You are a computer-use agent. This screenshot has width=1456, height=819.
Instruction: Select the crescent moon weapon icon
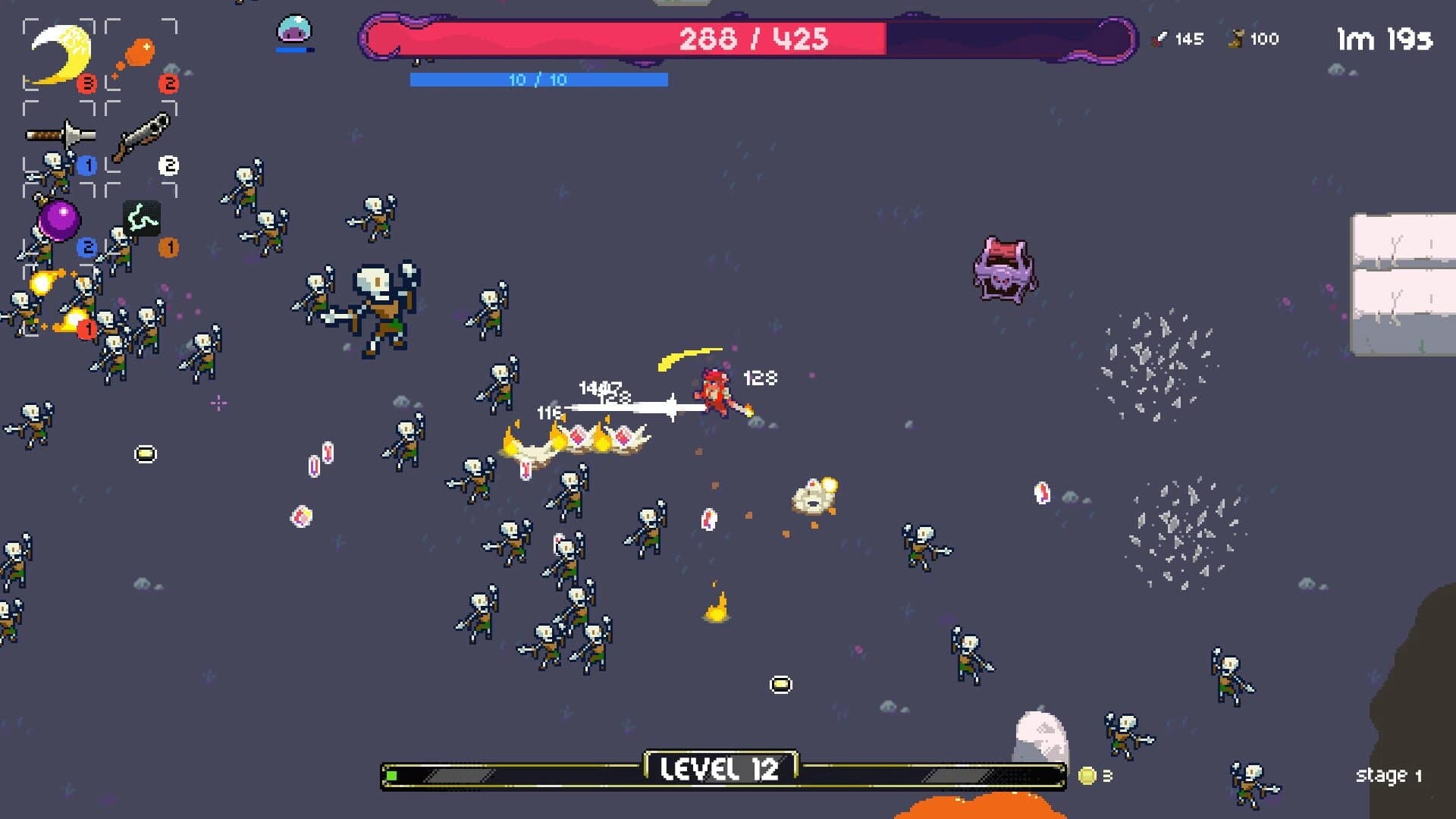click(x=59, y=53)
